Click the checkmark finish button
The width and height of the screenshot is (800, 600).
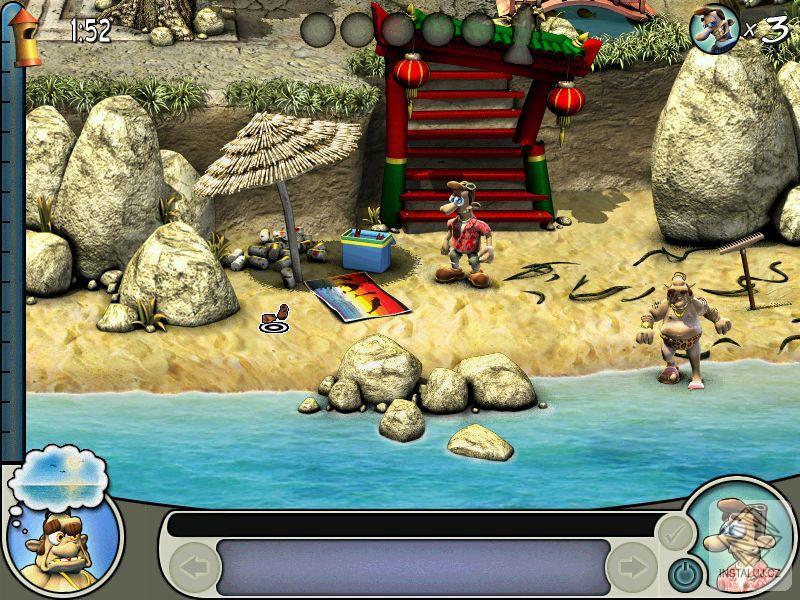click(677, 533)
